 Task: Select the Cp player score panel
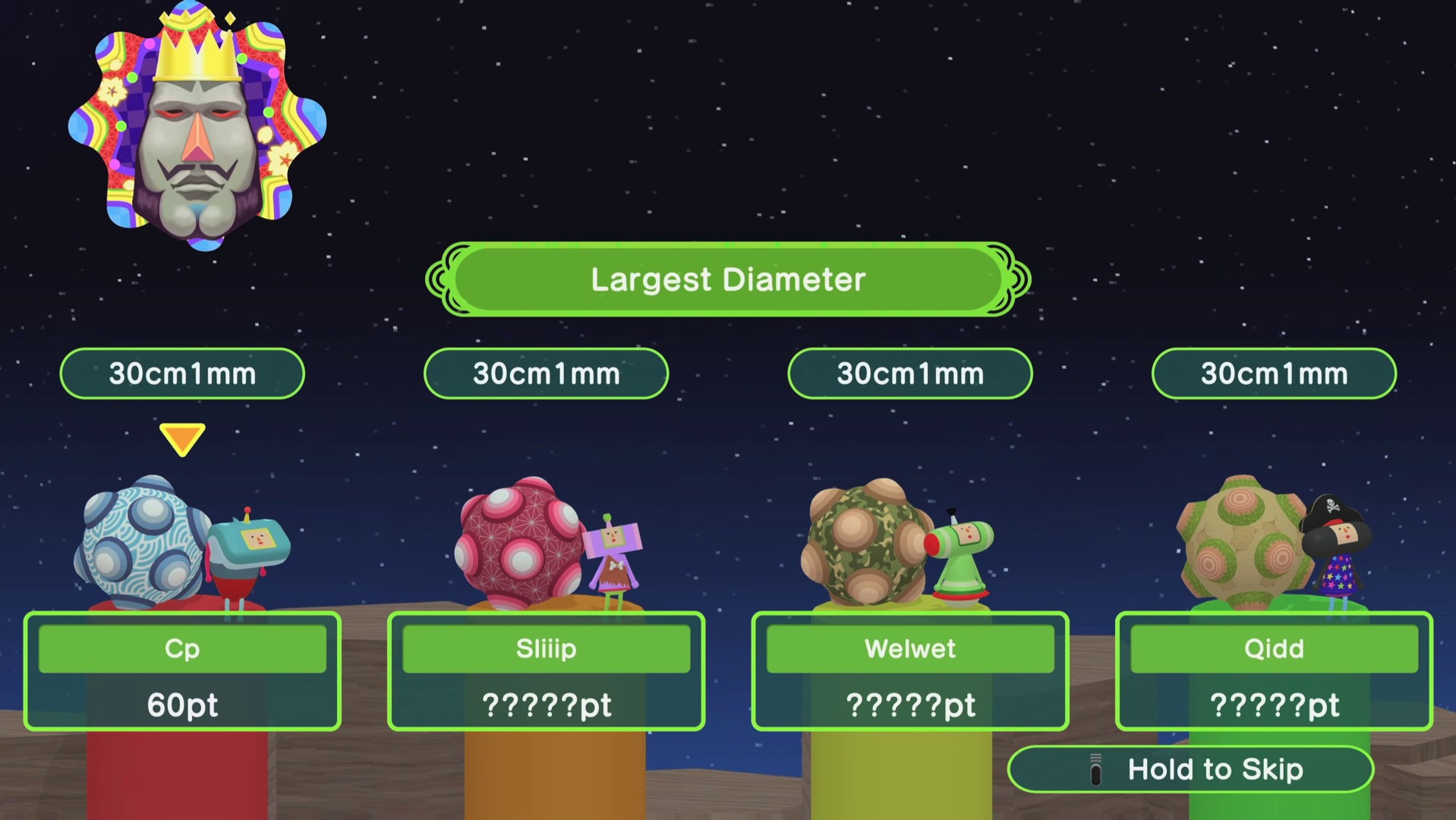click(x=182, y=671)
